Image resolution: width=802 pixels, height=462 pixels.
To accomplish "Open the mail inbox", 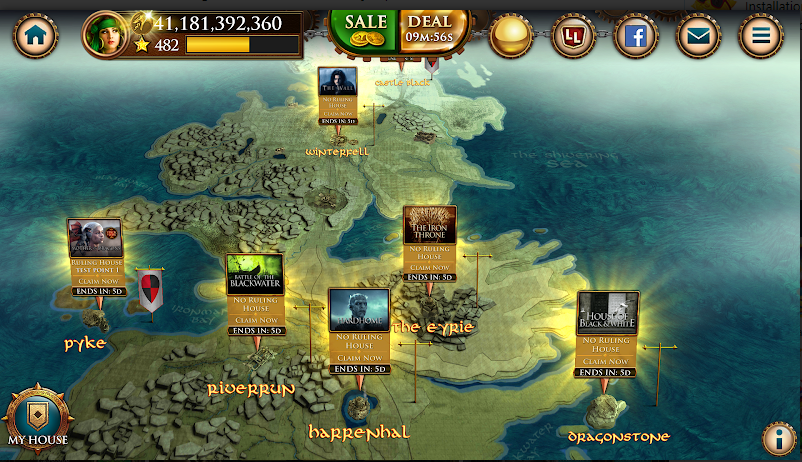I will point(698,37).
